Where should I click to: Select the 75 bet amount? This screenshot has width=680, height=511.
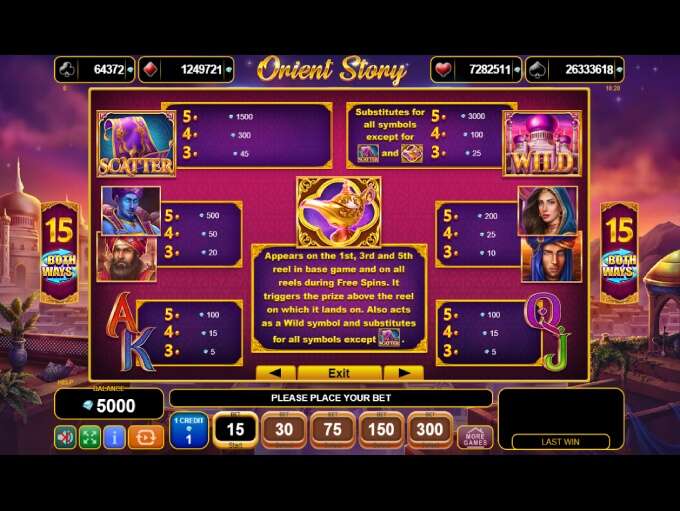333,431
